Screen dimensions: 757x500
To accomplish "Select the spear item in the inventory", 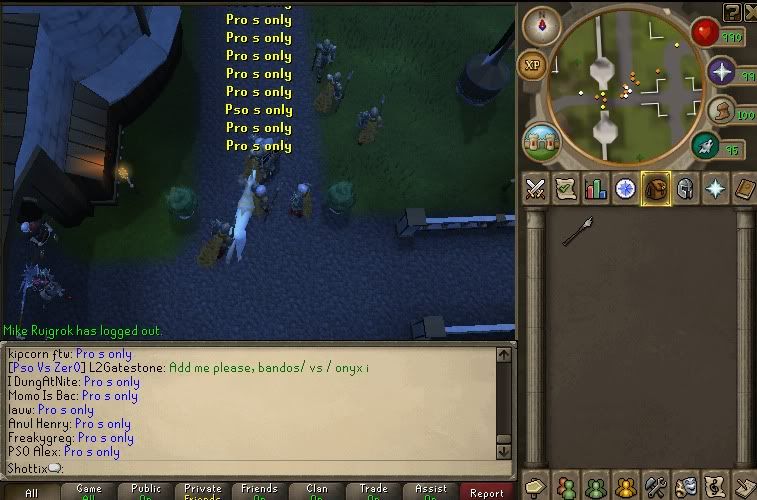I will [578, 231].
